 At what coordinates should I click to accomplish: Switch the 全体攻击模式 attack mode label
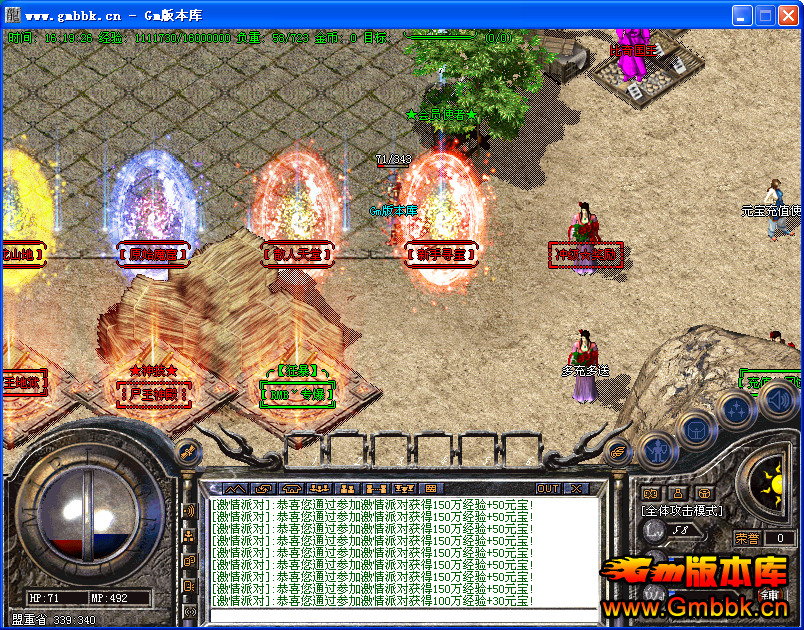683,511
